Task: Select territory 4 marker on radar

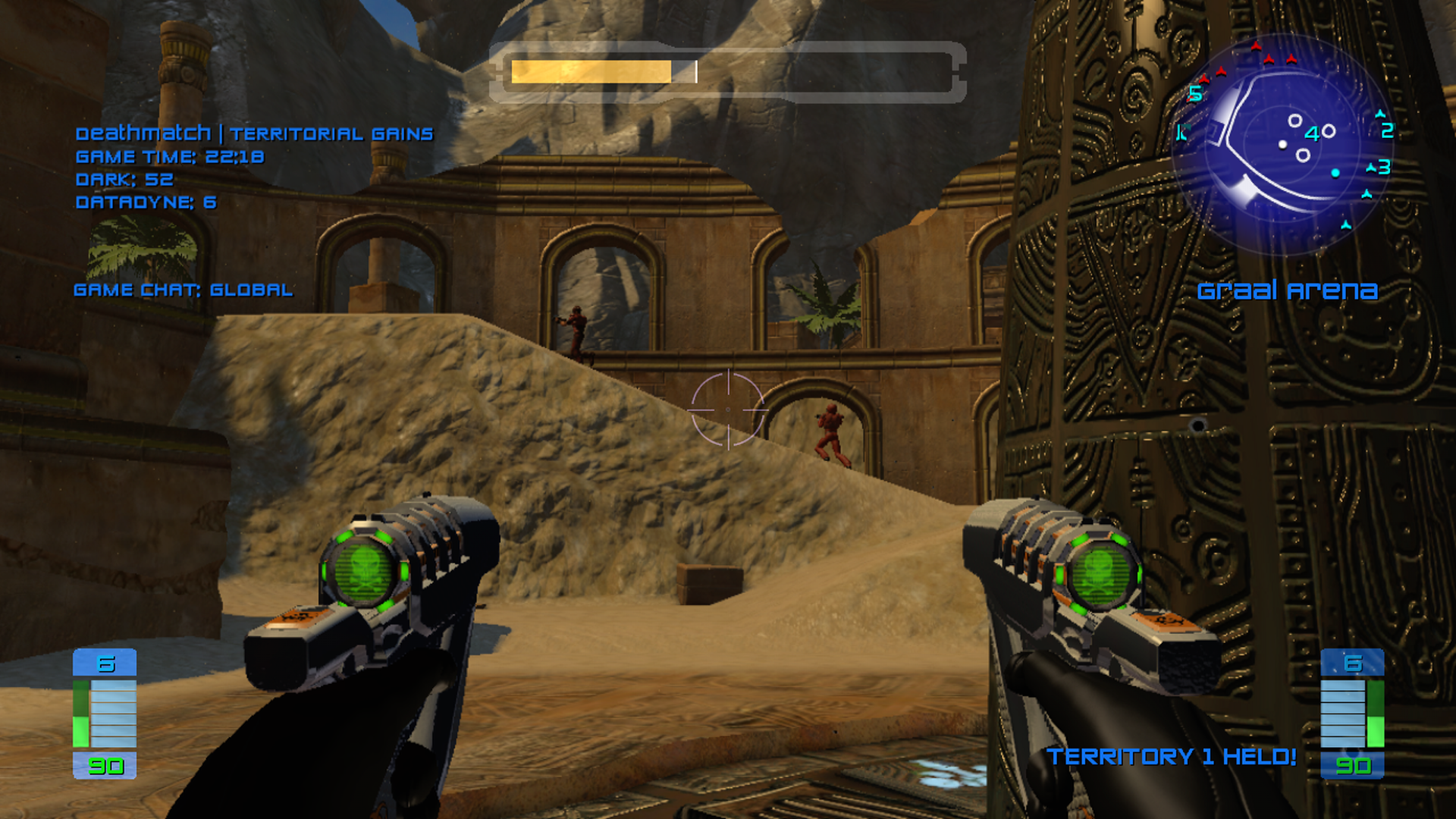Action: point(1312,134)
